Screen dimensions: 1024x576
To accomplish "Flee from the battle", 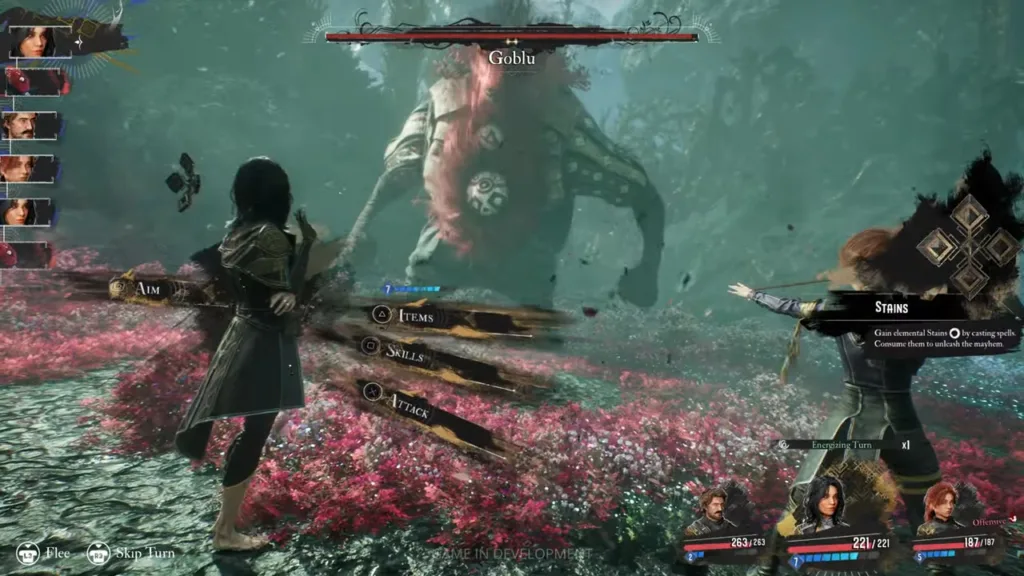I will 41,553.
